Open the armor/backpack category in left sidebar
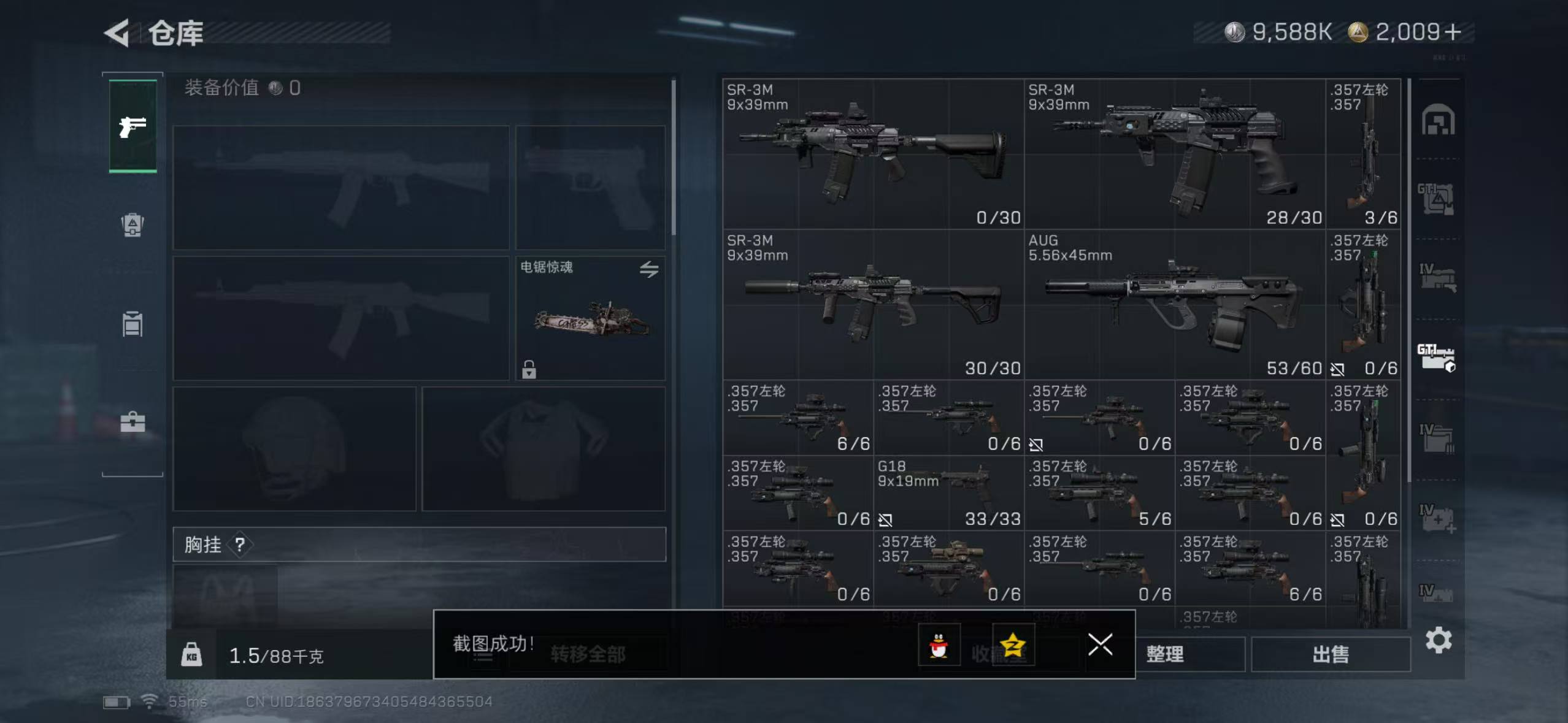Image resolution: width=1568 pixels, height=723 pixels. click(x=132, y=226)
